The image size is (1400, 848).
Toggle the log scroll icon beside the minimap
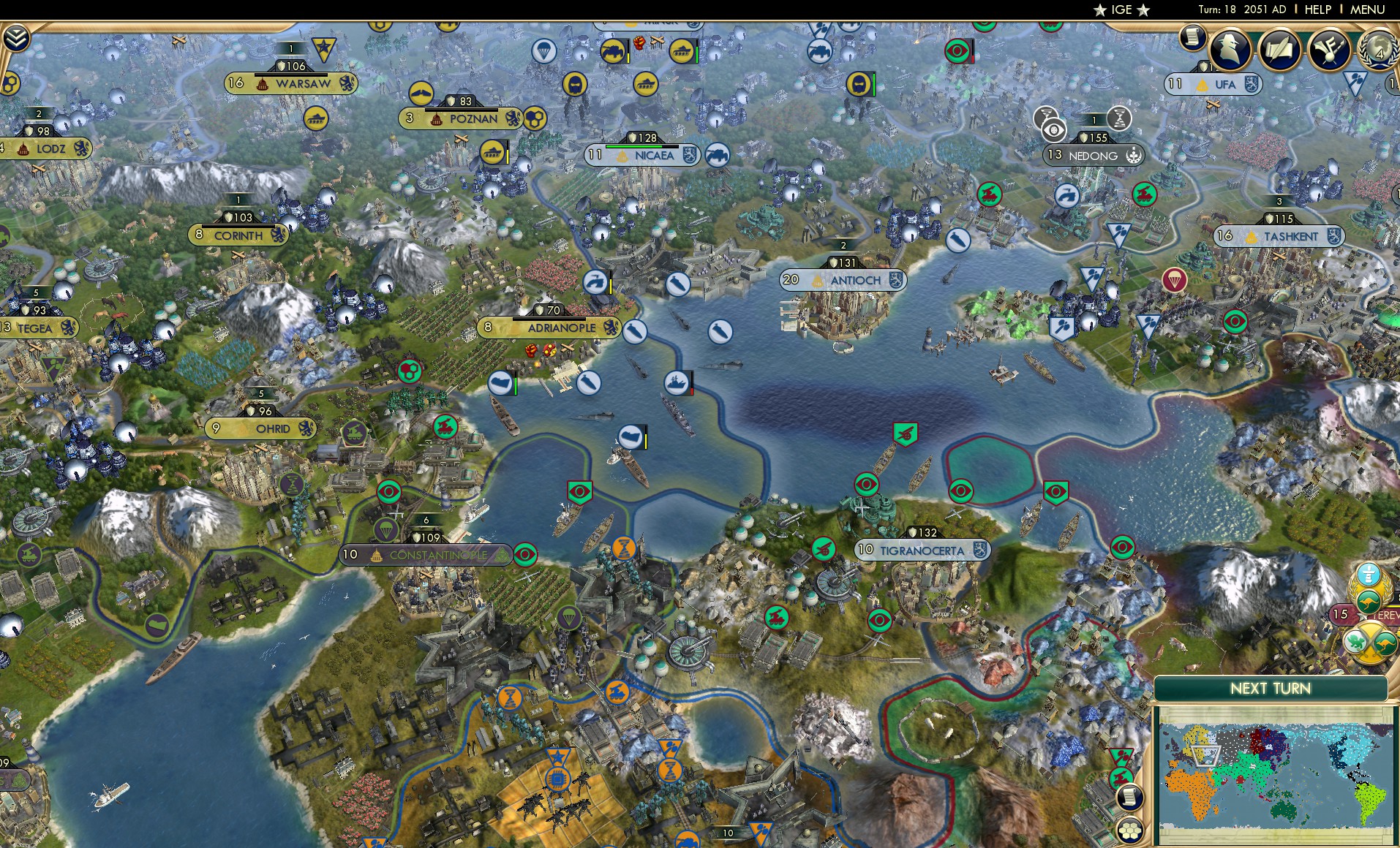(x=1130, y=796)
